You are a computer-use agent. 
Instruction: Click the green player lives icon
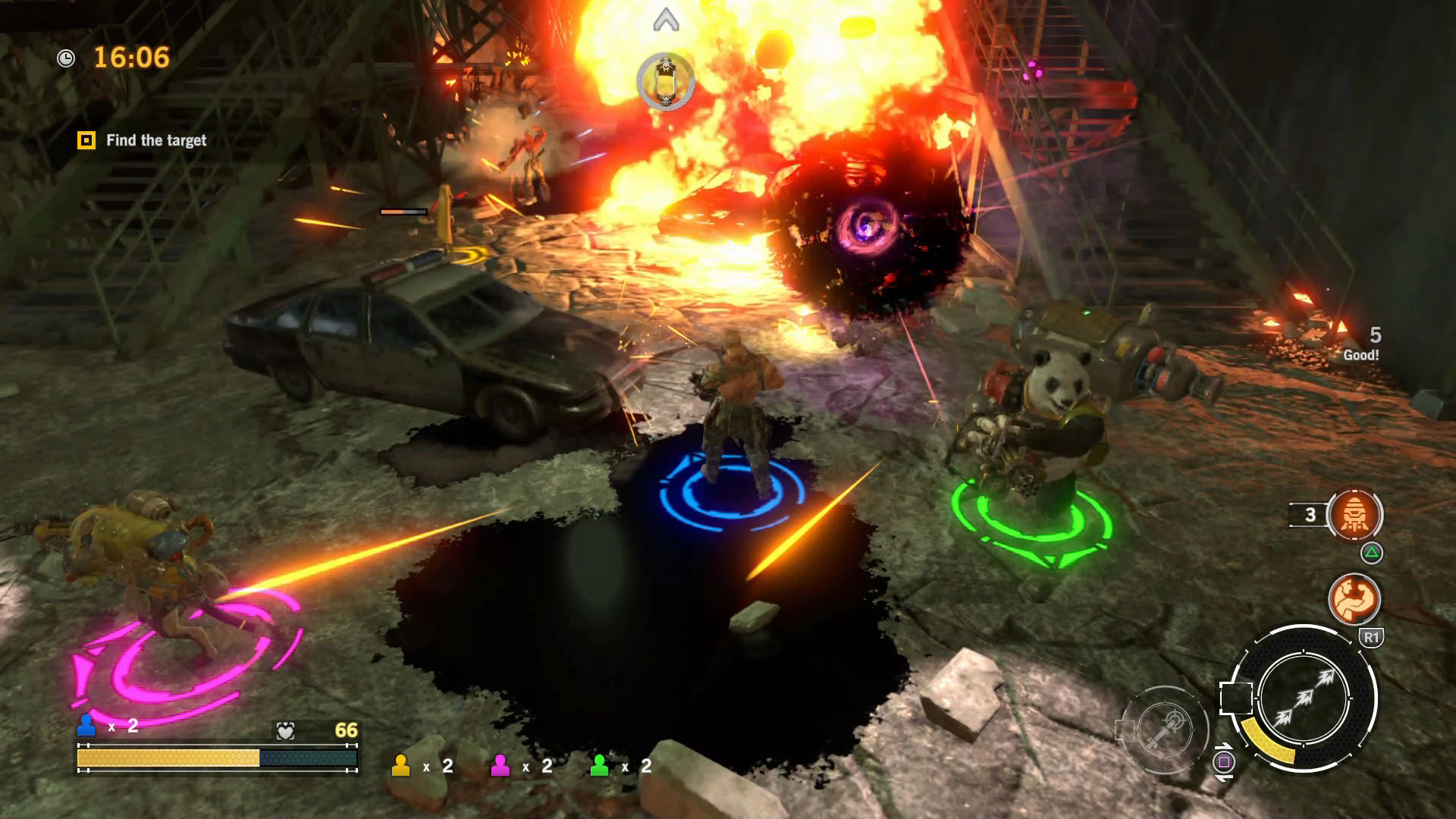[599, 767]
